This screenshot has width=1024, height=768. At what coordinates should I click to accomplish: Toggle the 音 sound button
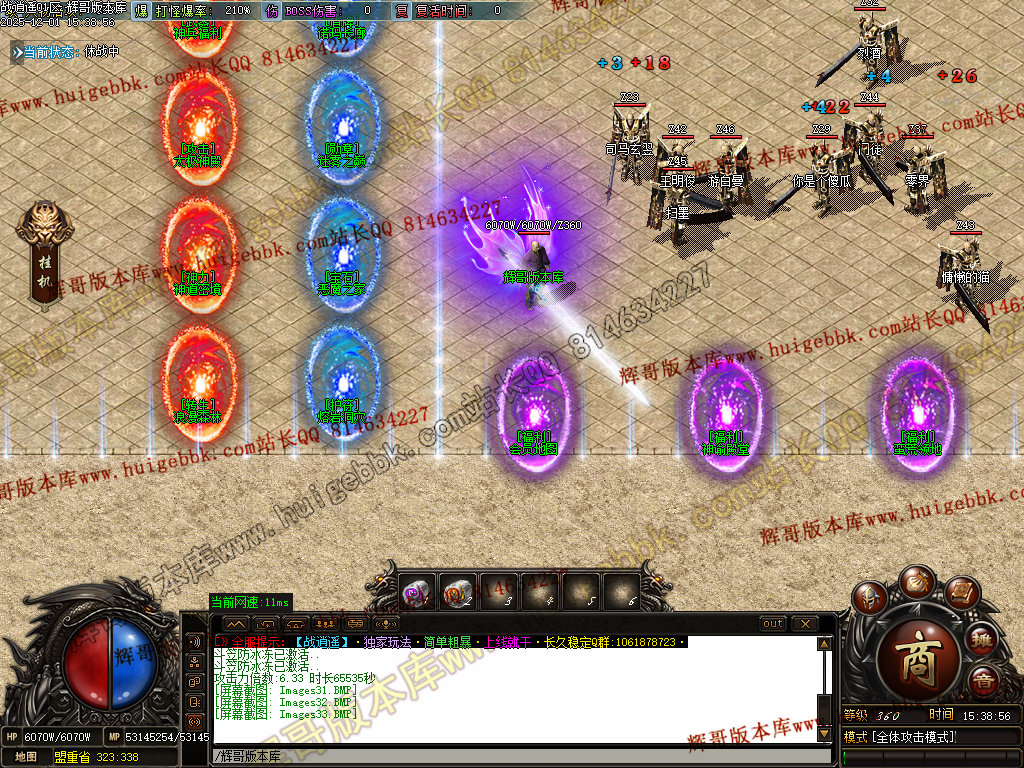click(983, 684)
